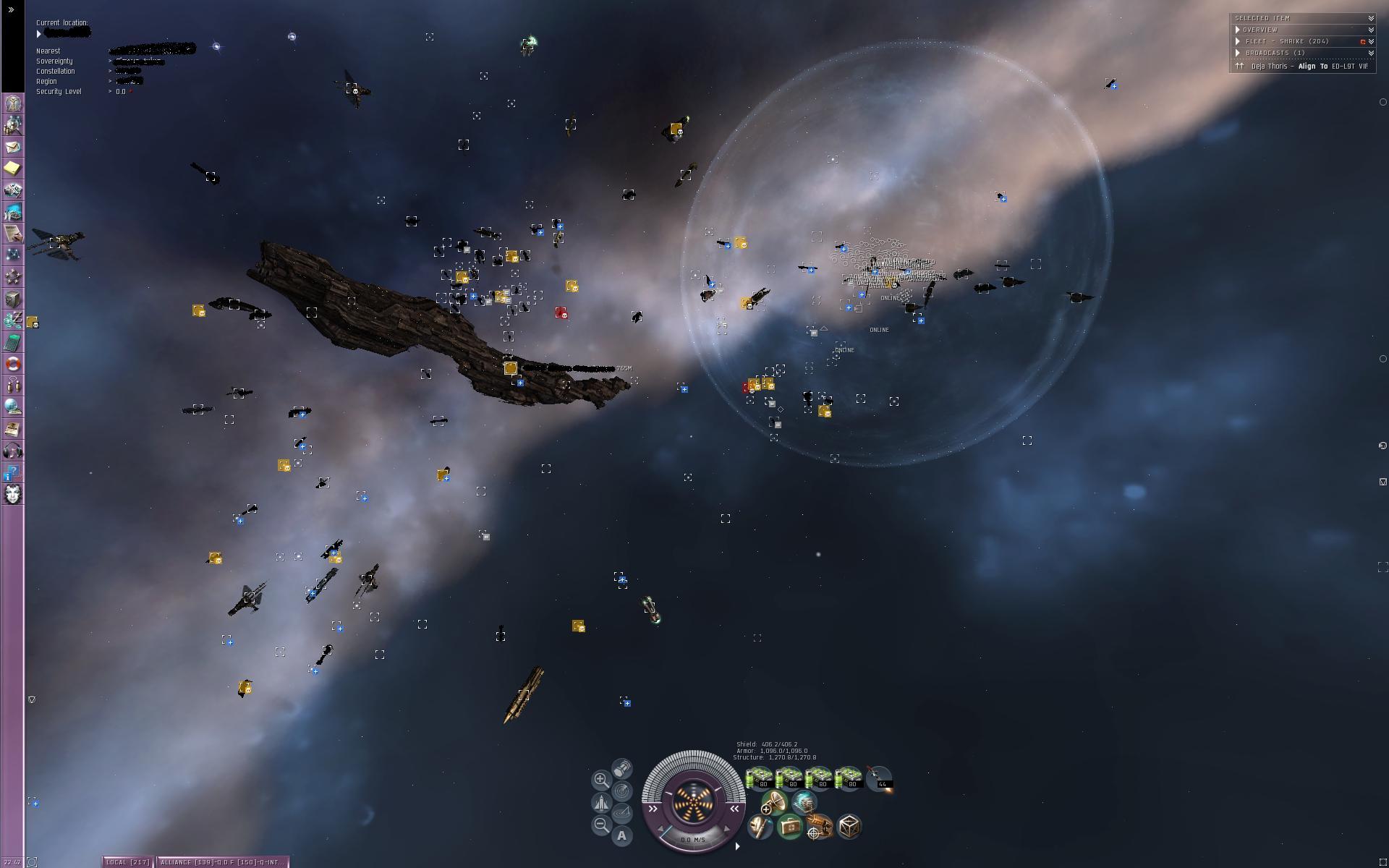Open the character sheet from the sidebar
The image size is (1389, 868).
[x=13, y=103]
